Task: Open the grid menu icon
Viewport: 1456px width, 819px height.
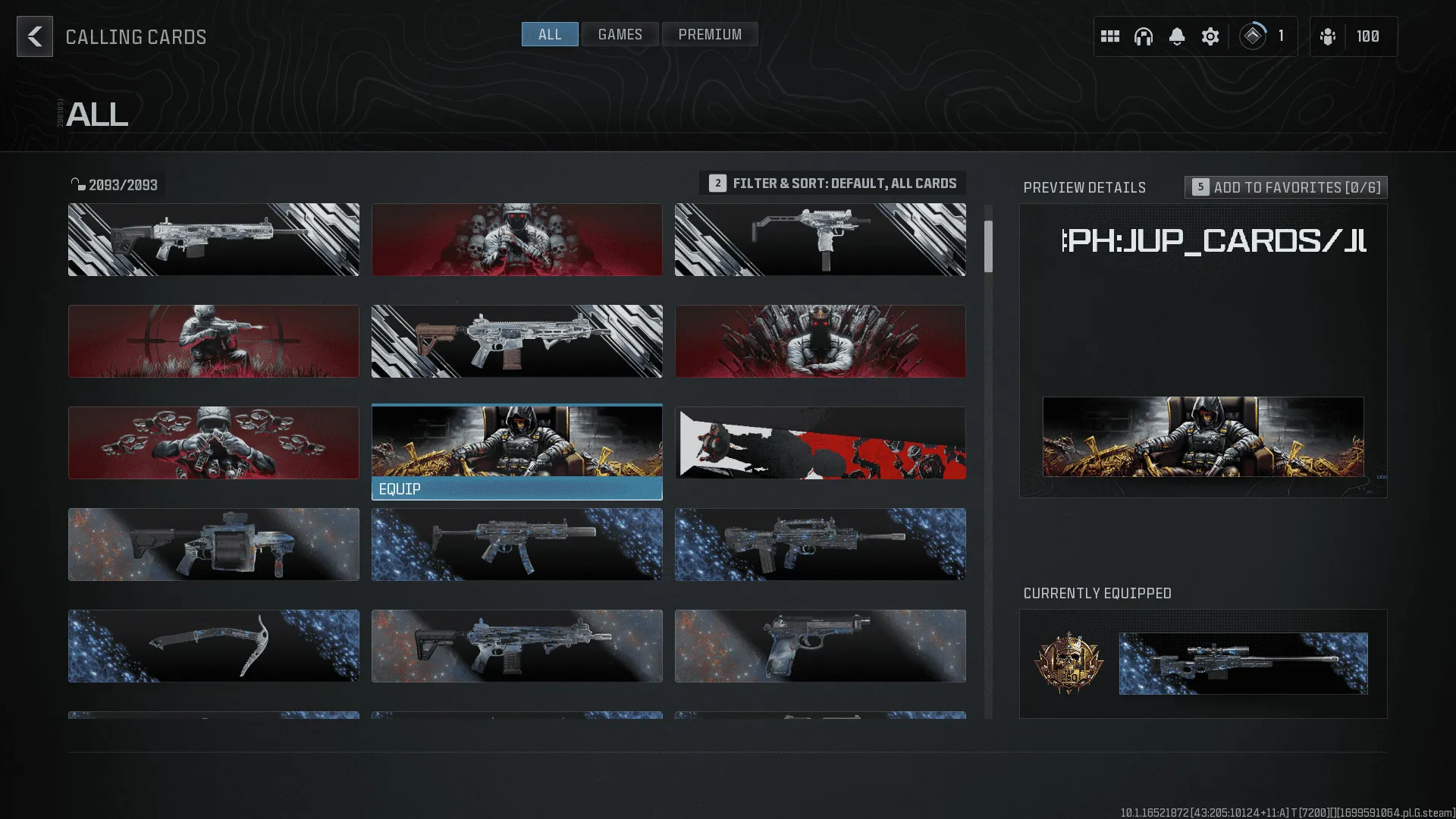Action: pyautogui.click(x=1110, y=36)
